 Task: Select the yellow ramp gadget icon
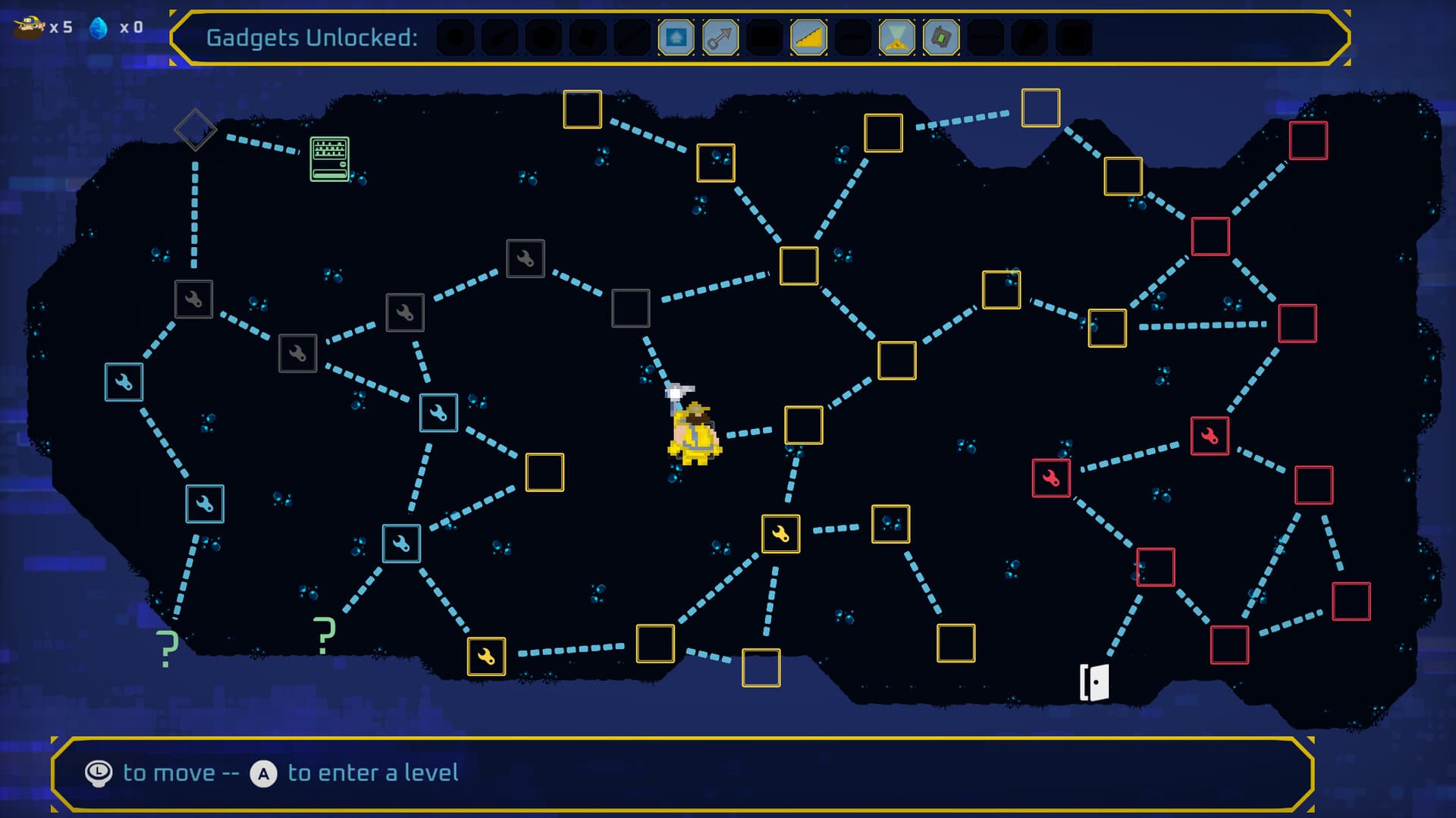(809, 36)
